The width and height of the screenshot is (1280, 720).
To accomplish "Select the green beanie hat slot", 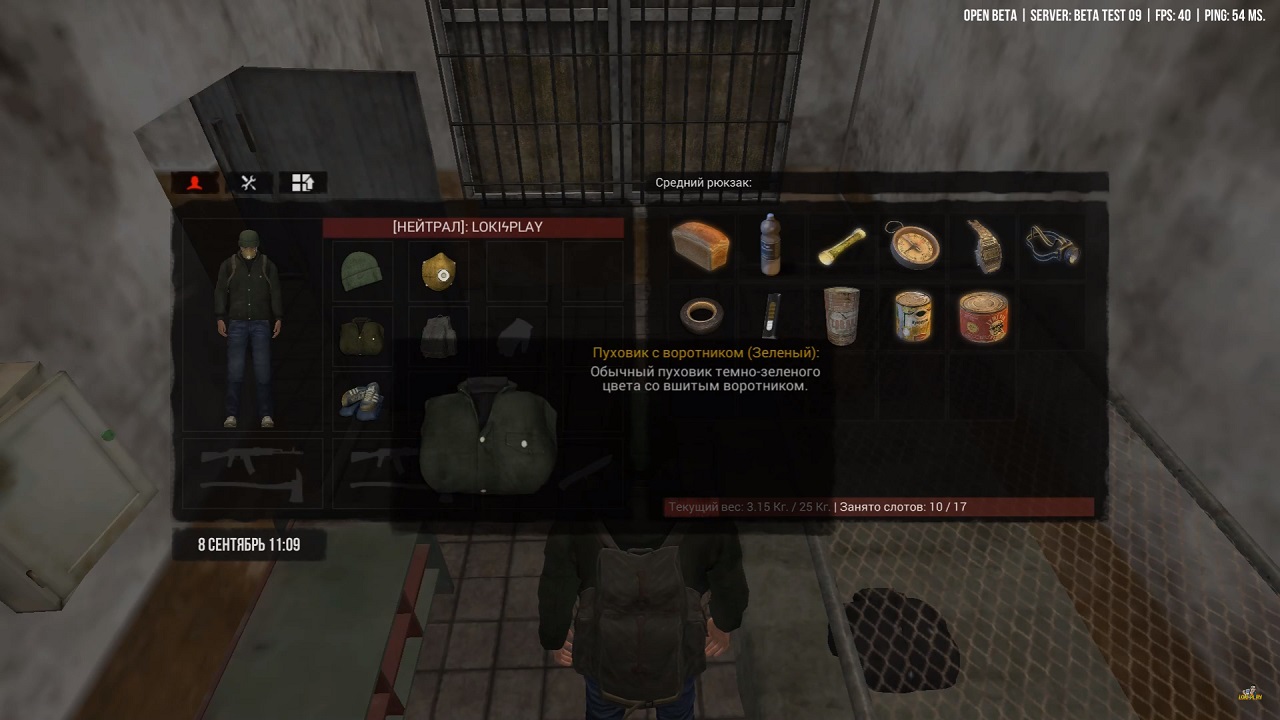I will pyautogui.click(x=361, y=271).
